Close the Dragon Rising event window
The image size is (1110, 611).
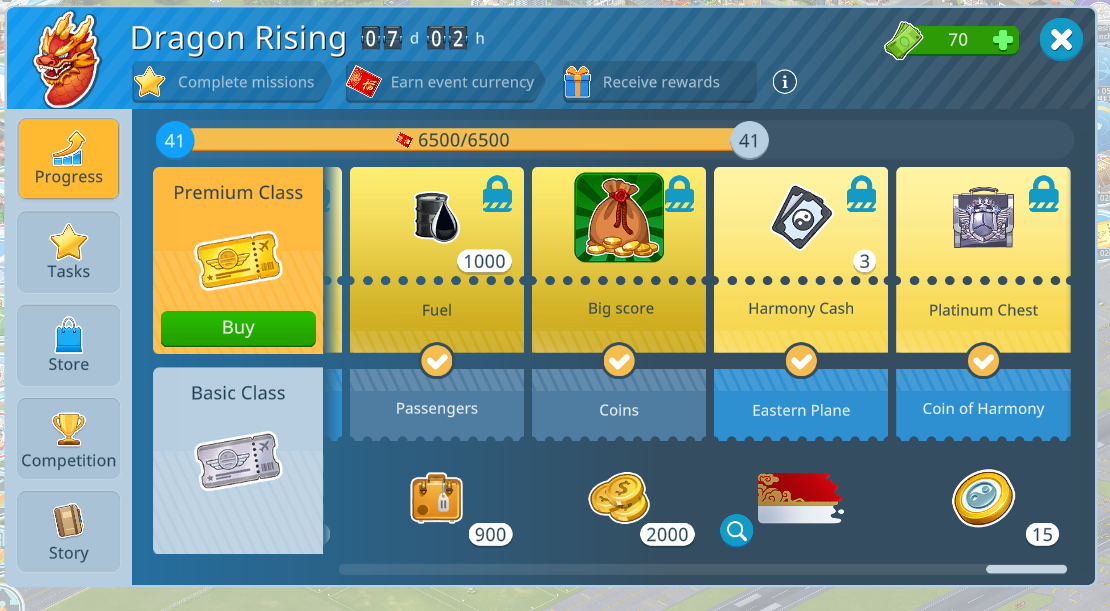click(1061, 40)
